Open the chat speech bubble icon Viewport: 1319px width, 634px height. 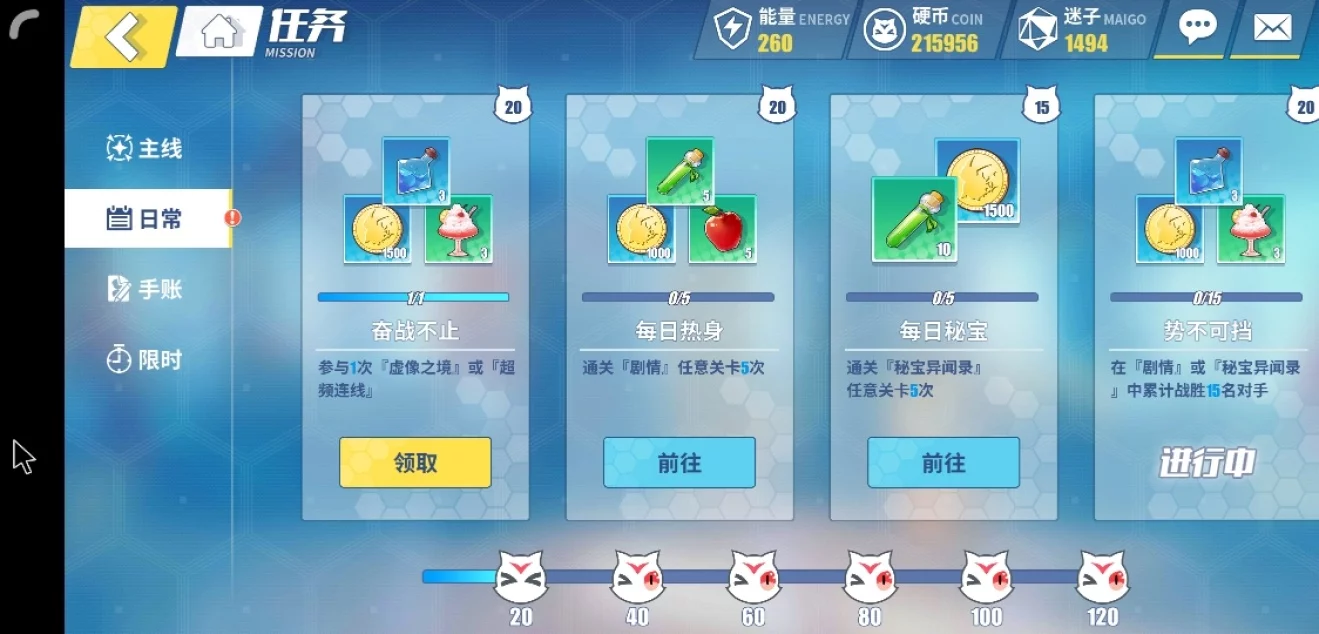[x=1197, y=28]
